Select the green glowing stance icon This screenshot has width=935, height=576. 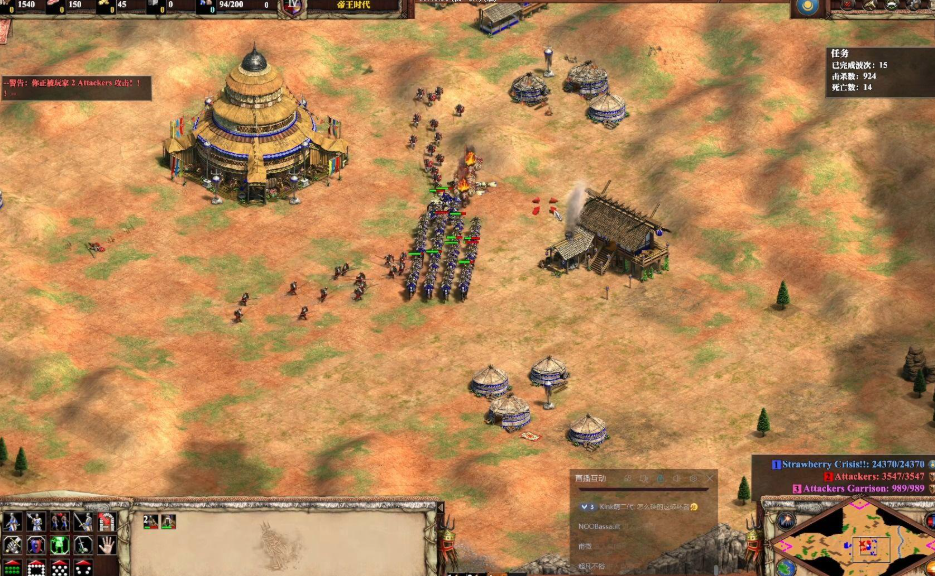59,545
